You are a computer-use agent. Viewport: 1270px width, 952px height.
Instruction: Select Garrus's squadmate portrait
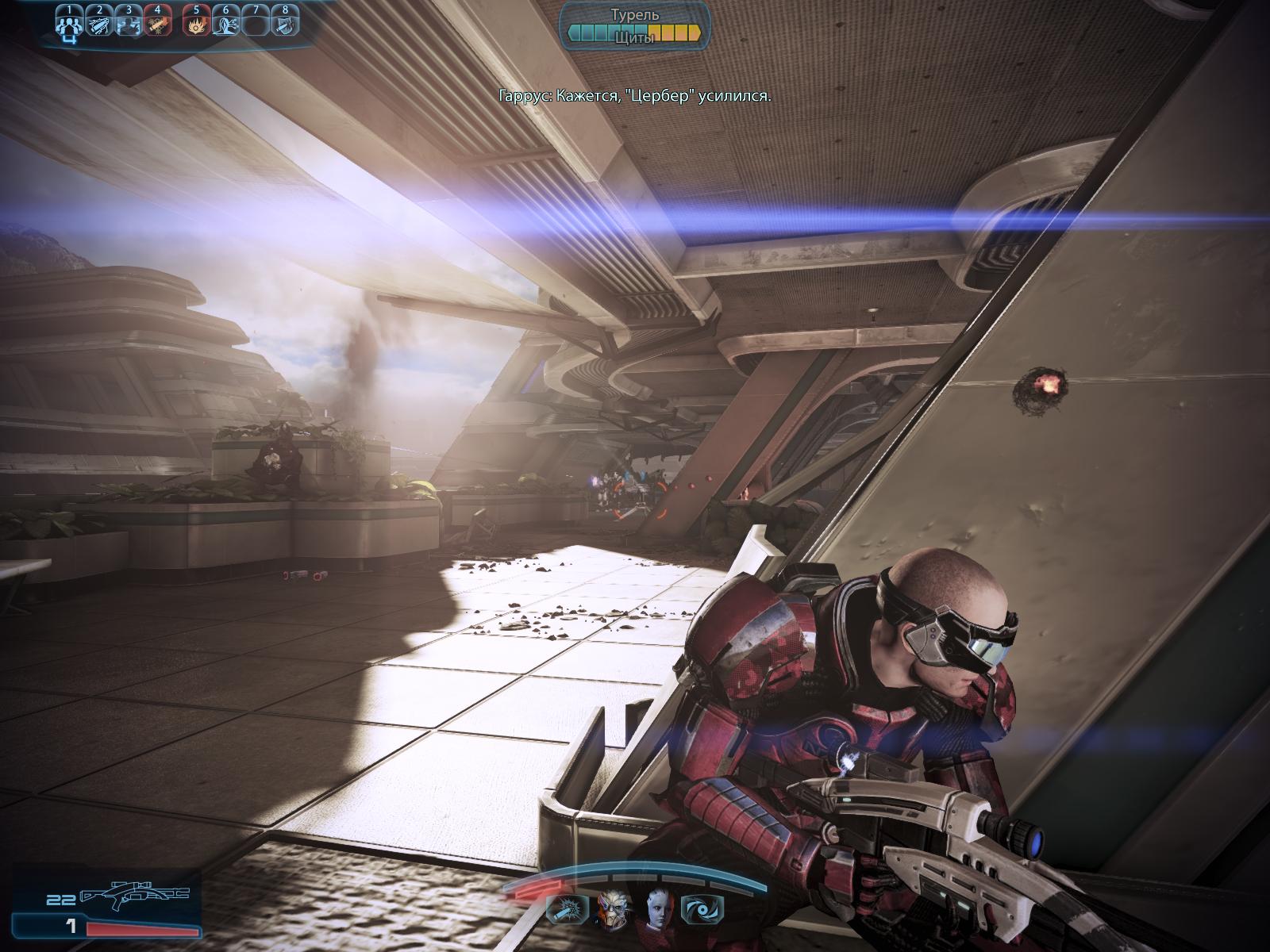pyautogui.click(x=612, y=908)
